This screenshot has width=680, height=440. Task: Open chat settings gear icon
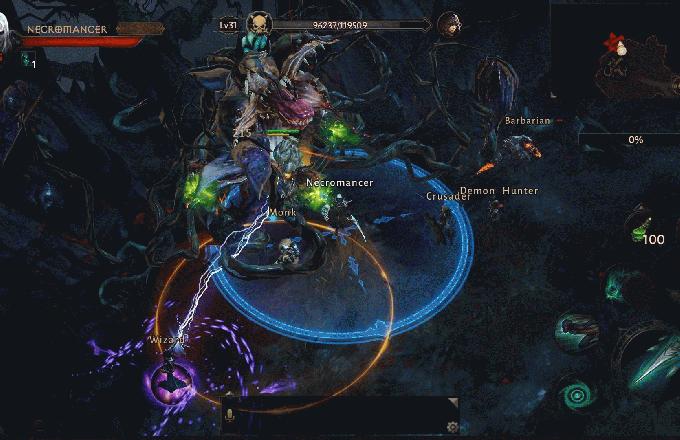[x=452, y=428]
